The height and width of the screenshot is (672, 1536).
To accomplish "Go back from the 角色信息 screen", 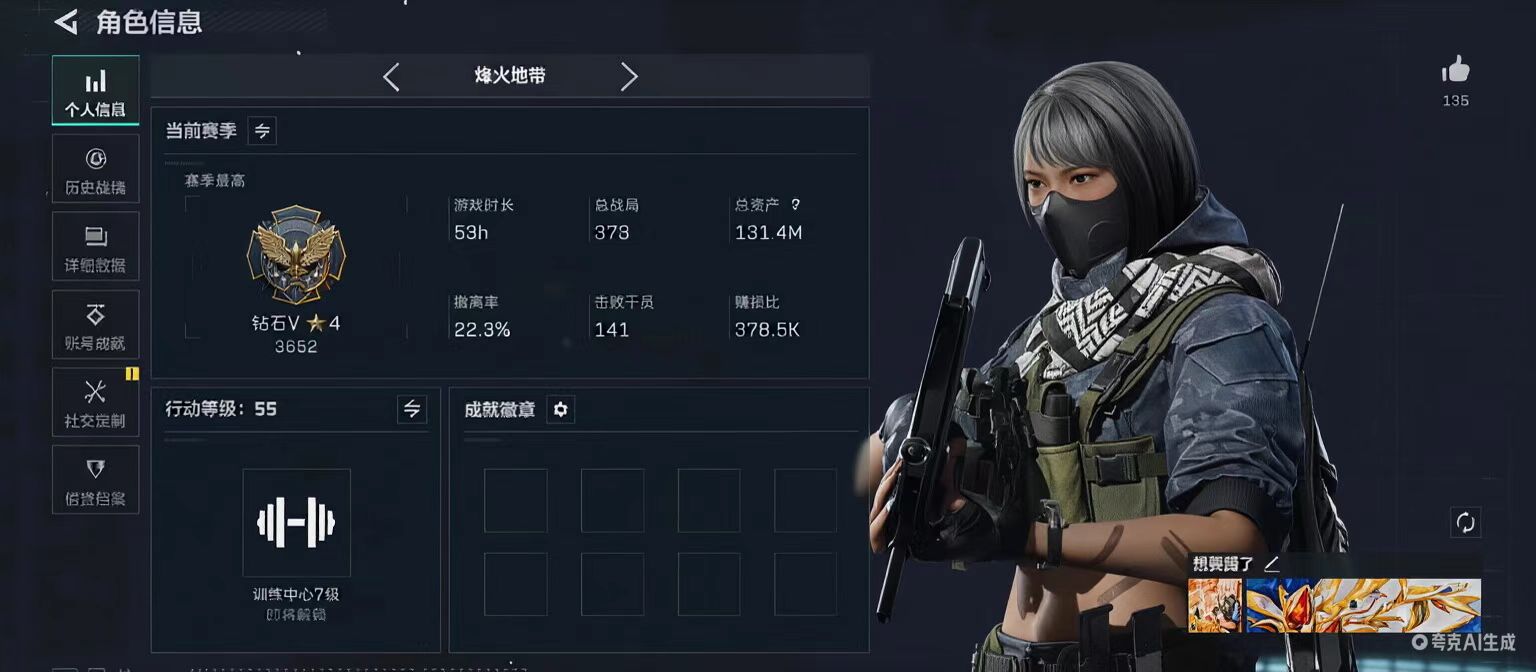I will tap(66, 22).
